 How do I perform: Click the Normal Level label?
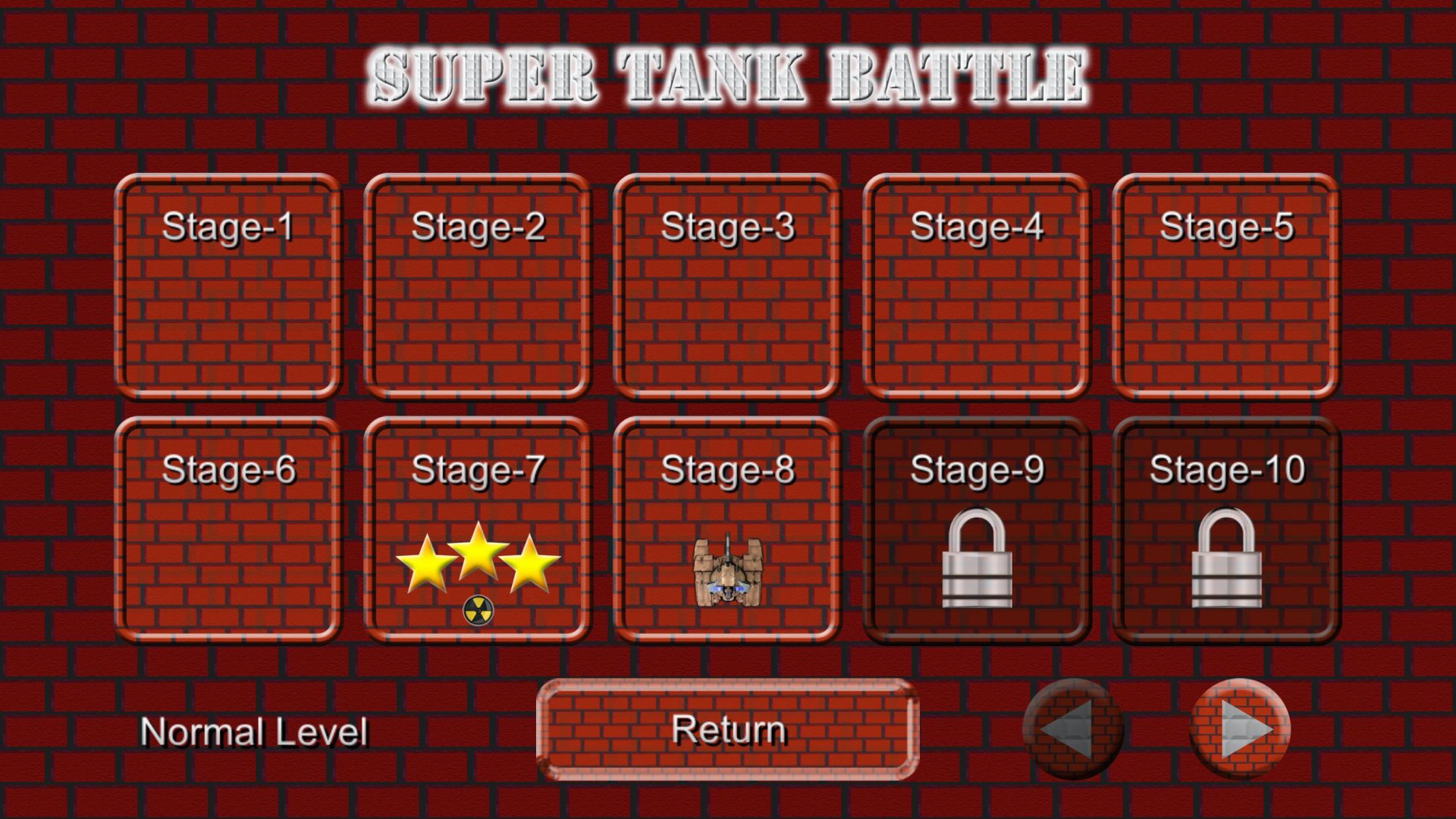point(256,730)
